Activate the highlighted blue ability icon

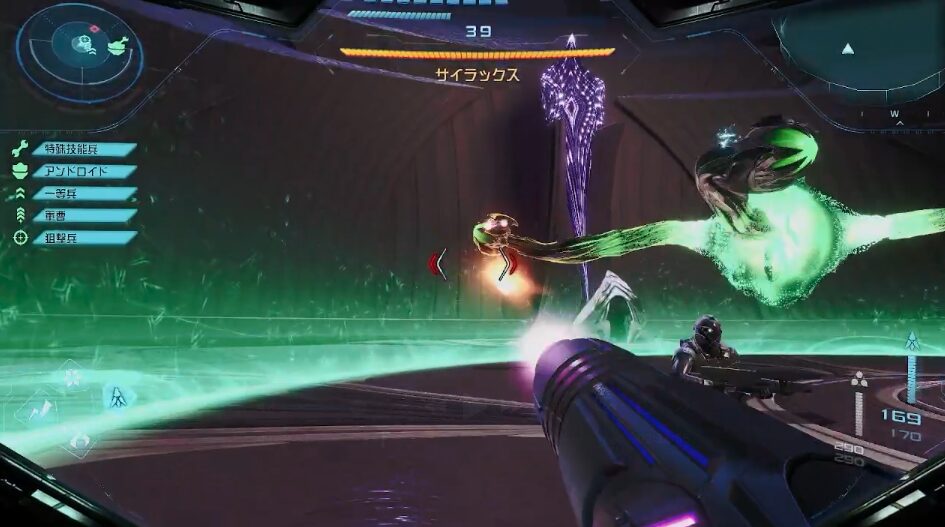[115, 397]
